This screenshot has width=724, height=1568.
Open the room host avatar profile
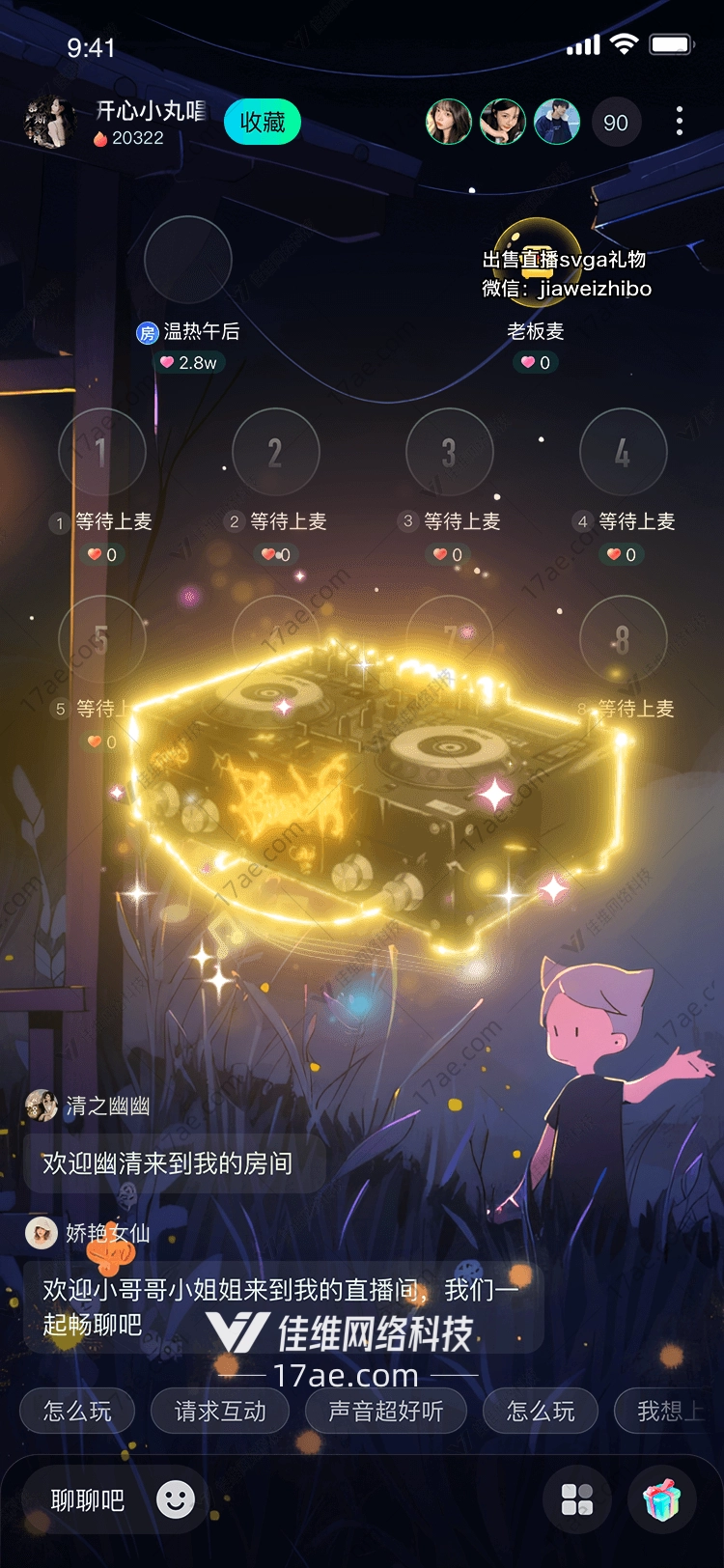pyautogui.click(x=48, y=123)
